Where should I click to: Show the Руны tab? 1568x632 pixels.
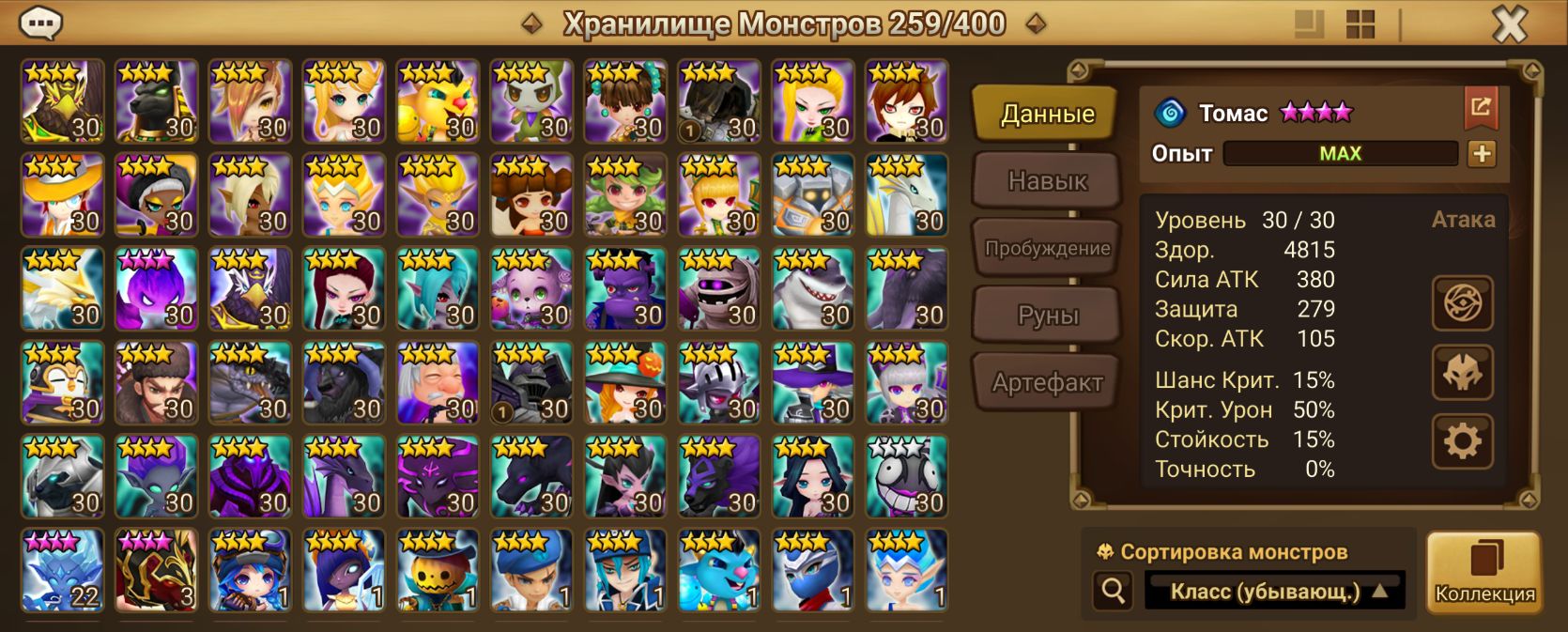click(1046, 316)
